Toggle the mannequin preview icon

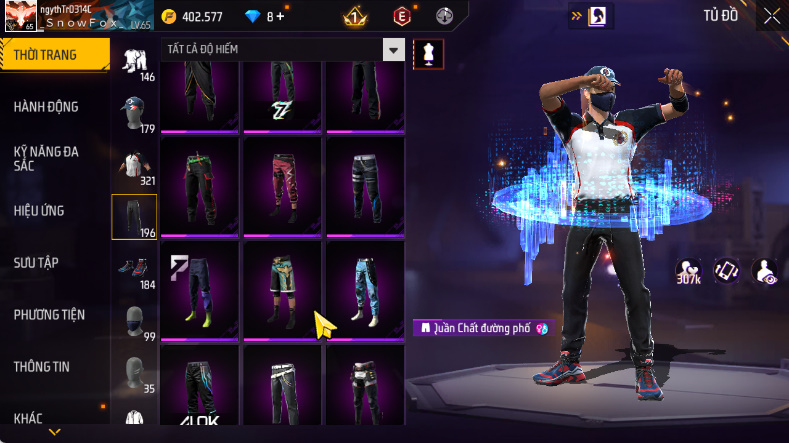pos(428,52)
